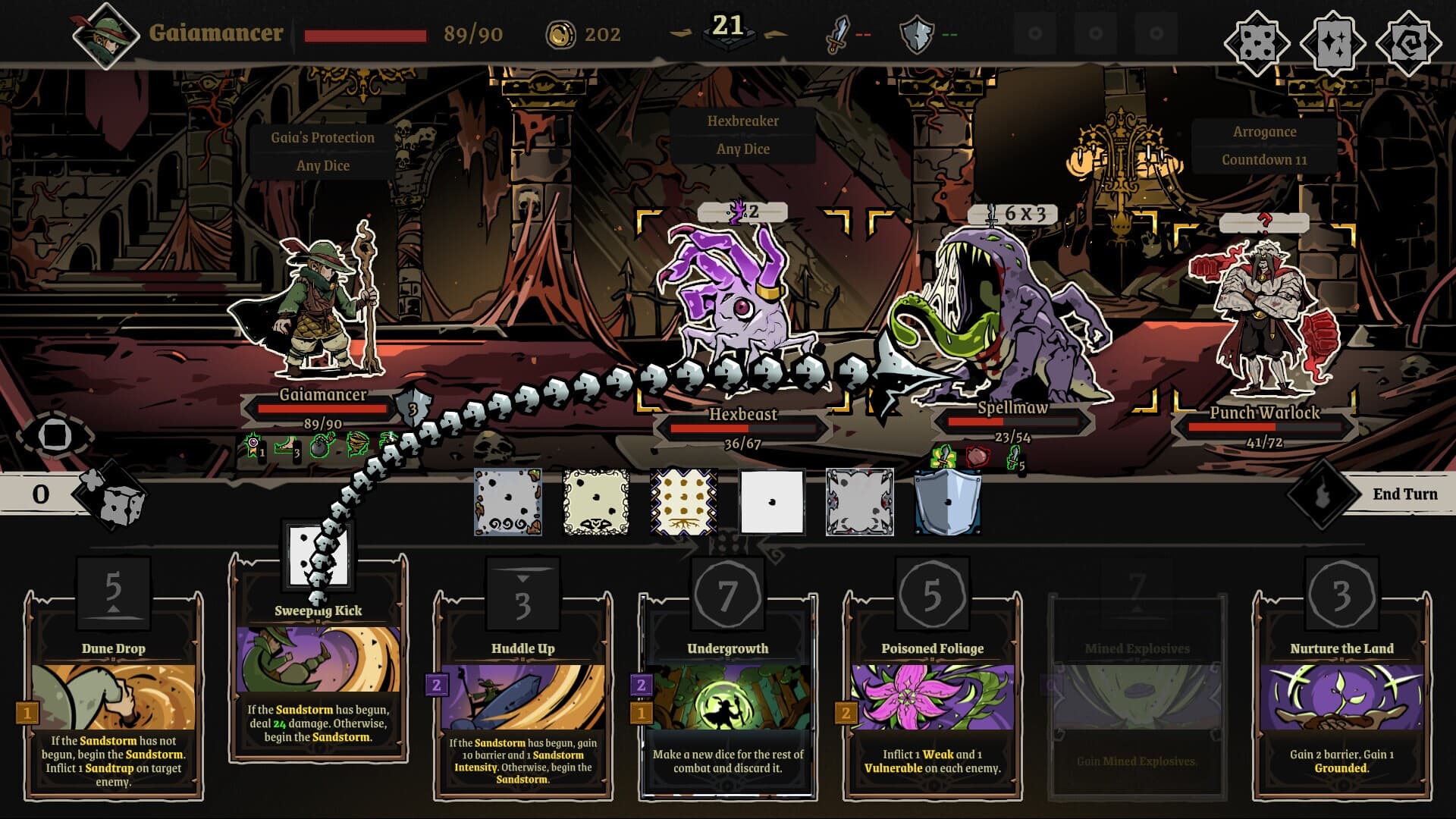The width and height of the screenshot is (1456, 819).
Task: Click Punch Warlock's health bar showing 41/72
Action: click(1265, 427)
